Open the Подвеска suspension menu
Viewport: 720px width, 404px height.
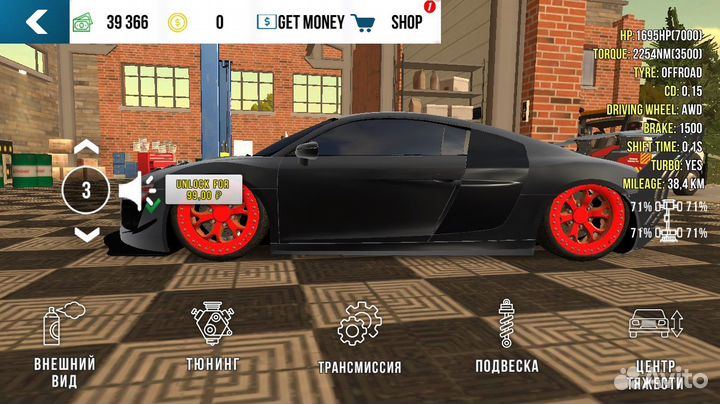click(506, 338)
